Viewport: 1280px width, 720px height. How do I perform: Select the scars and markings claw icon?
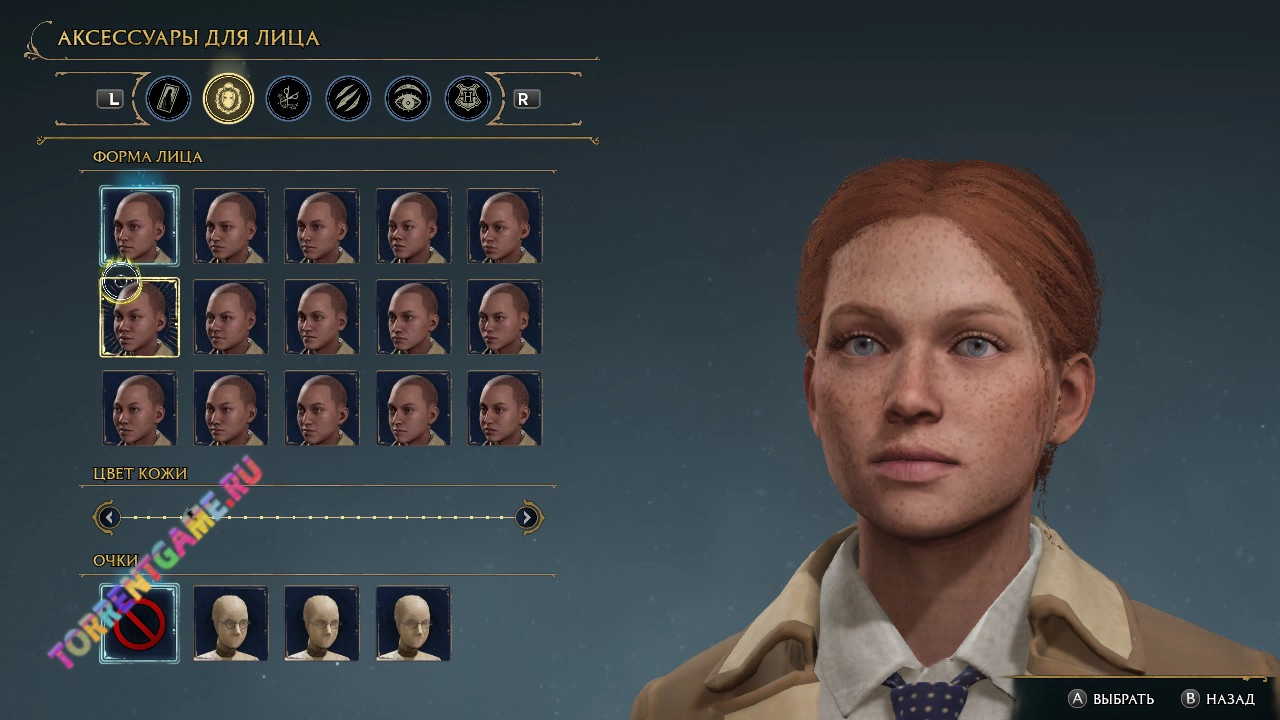[348, 99]
